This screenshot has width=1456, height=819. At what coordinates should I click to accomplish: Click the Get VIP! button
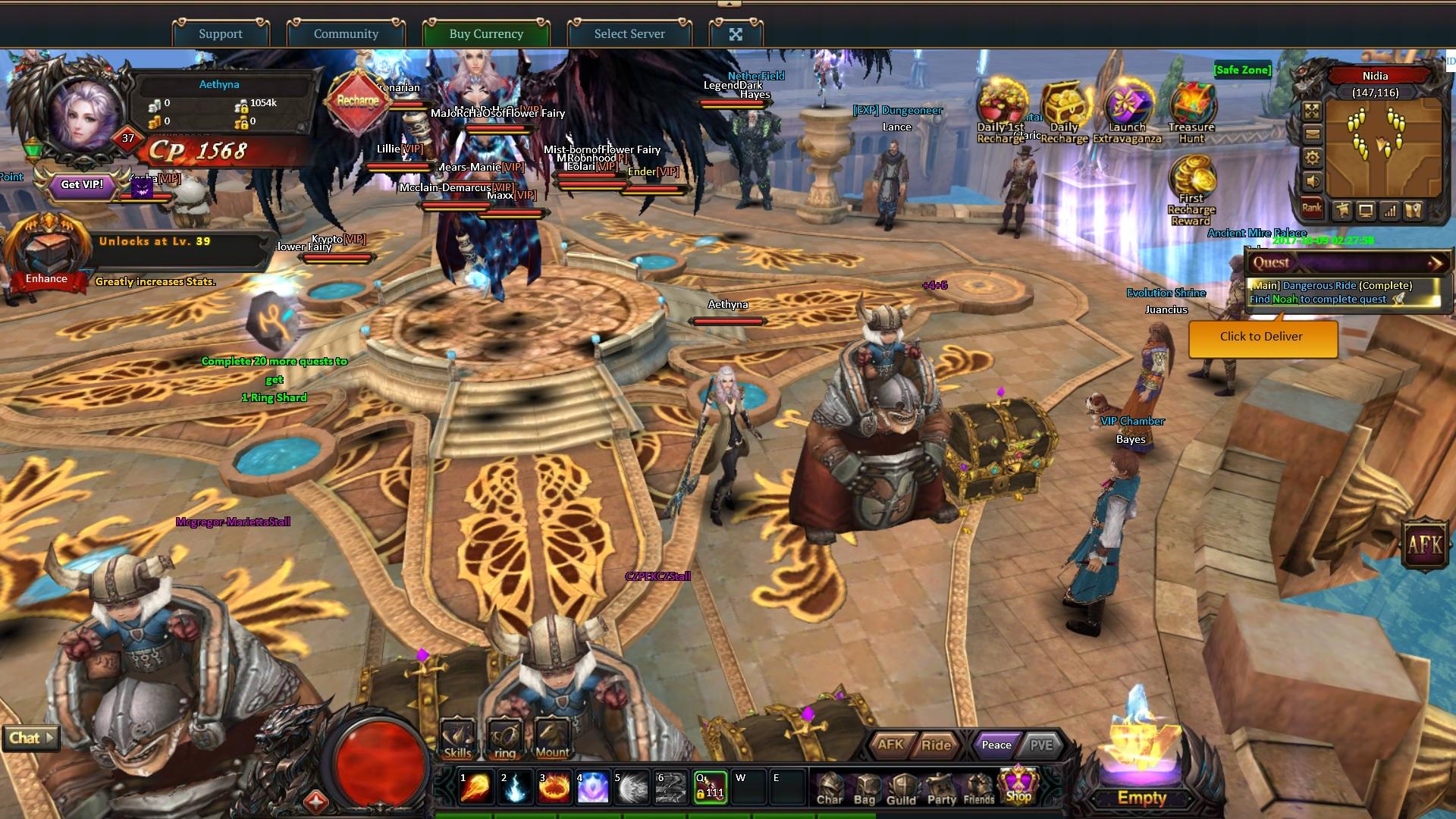[x=82, y=184]
